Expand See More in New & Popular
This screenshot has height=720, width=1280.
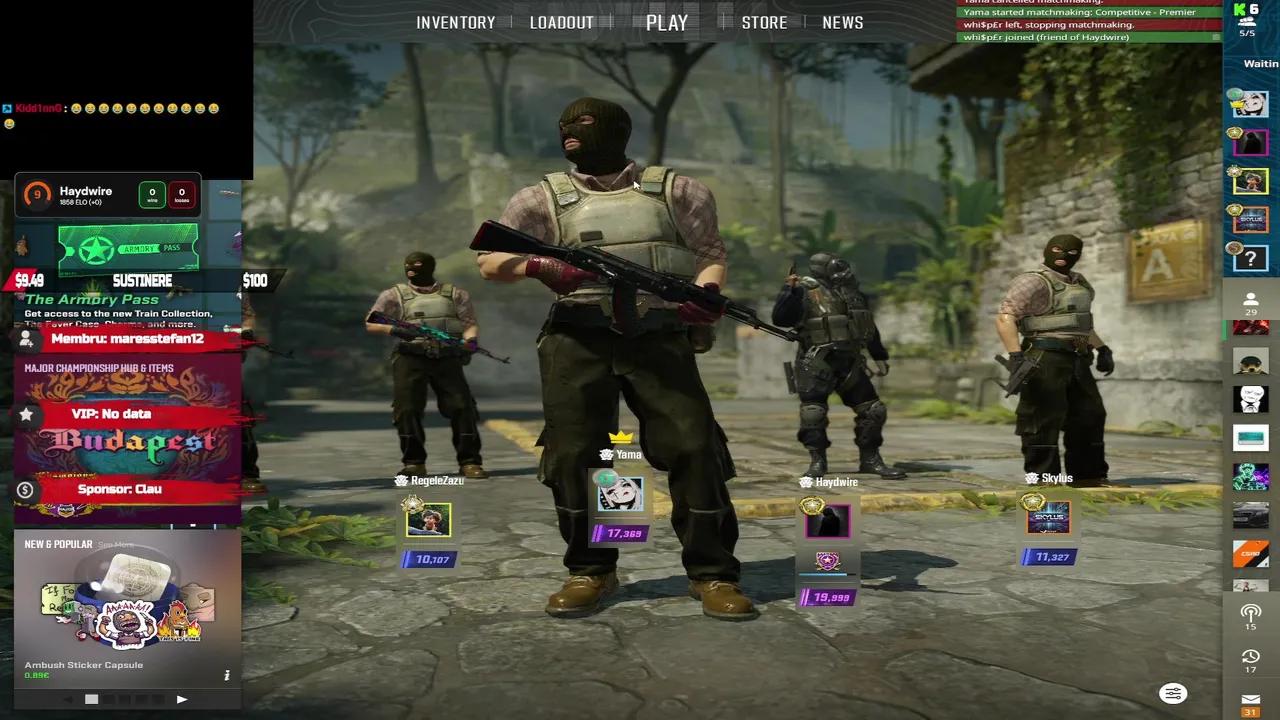point(115,545)
